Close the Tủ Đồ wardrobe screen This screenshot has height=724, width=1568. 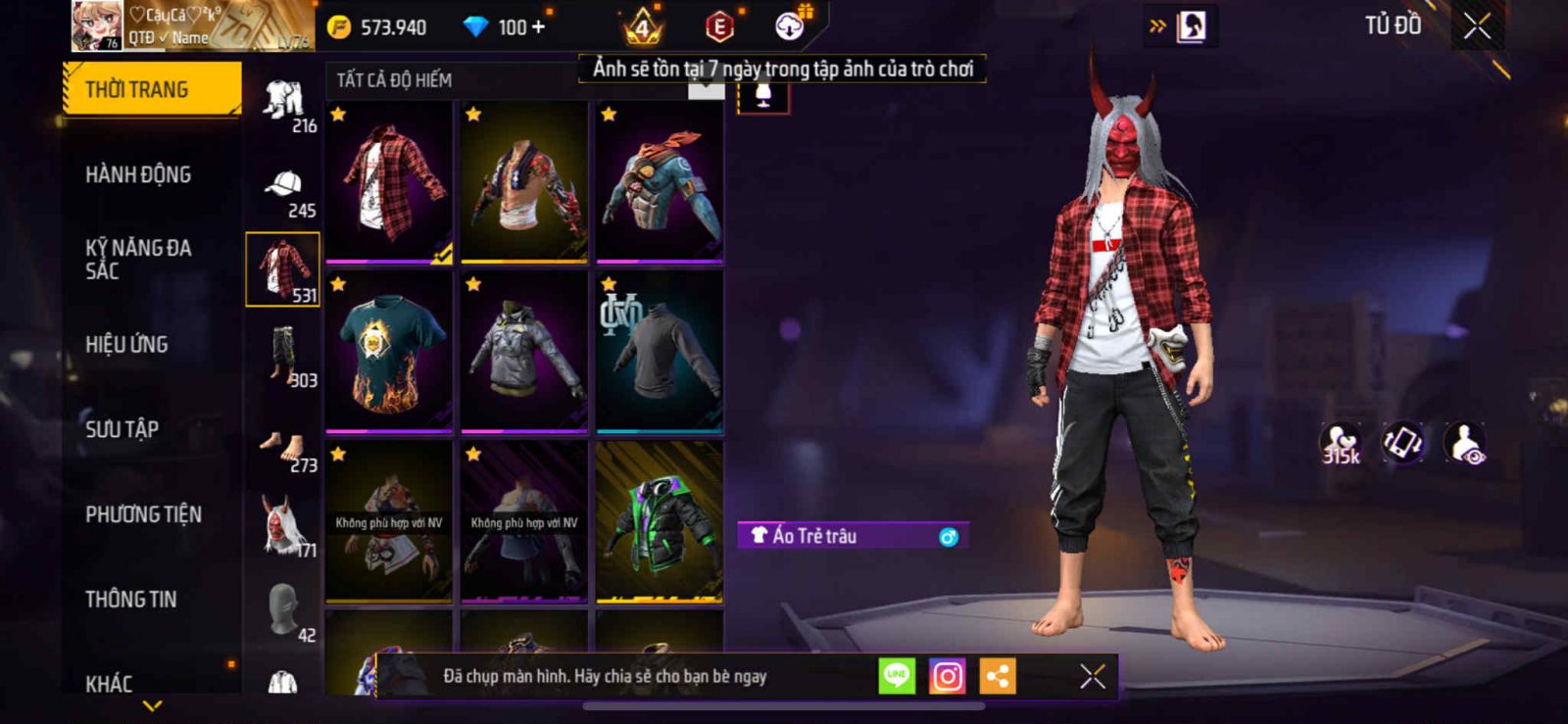pyautogui.click(x=1477, y=26)
